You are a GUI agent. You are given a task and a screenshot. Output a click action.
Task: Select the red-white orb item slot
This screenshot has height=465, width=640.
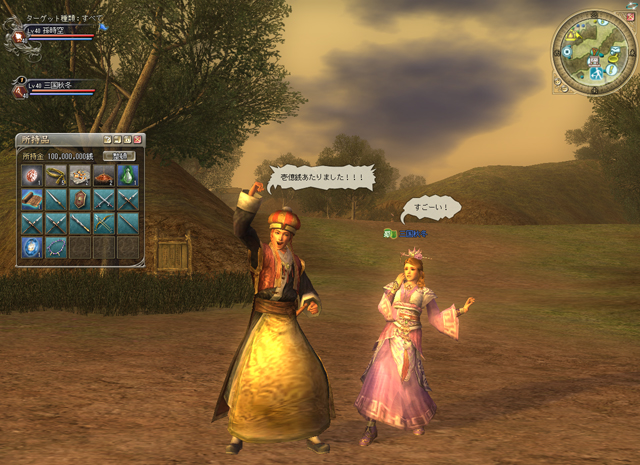click(31, 175)
